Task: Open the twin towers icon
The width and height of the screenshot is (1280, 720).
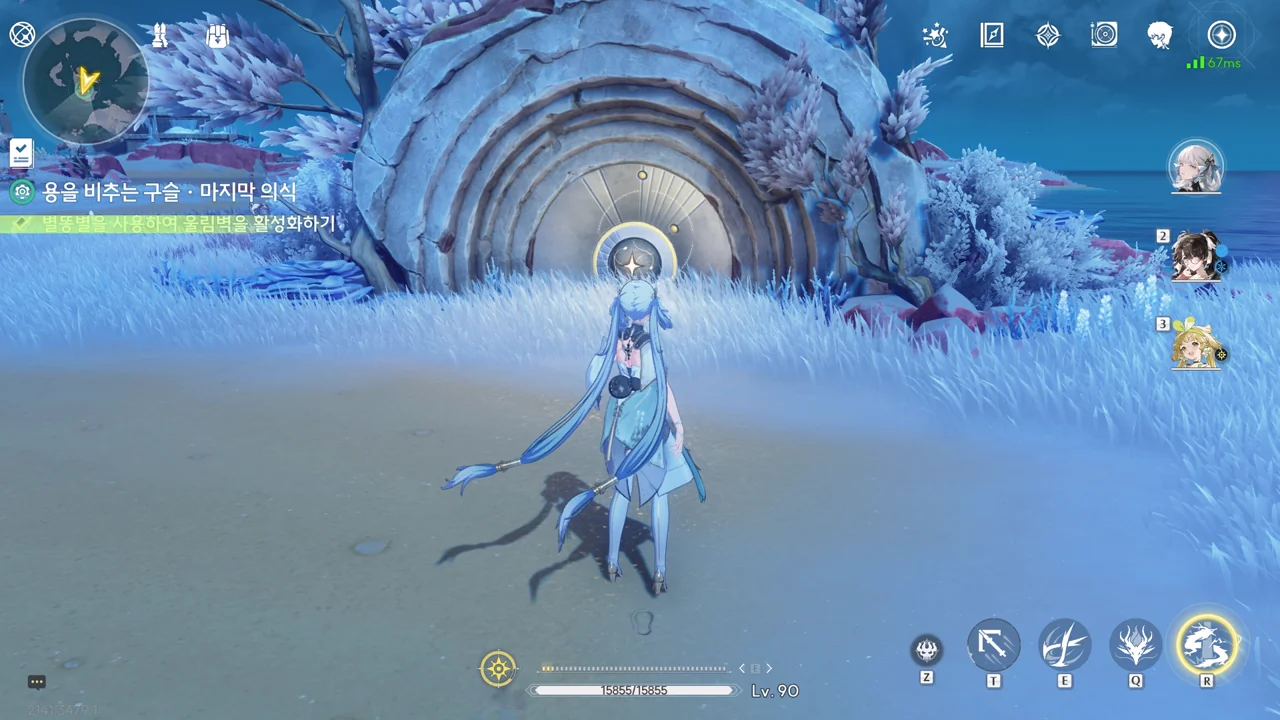Action: 159,37
